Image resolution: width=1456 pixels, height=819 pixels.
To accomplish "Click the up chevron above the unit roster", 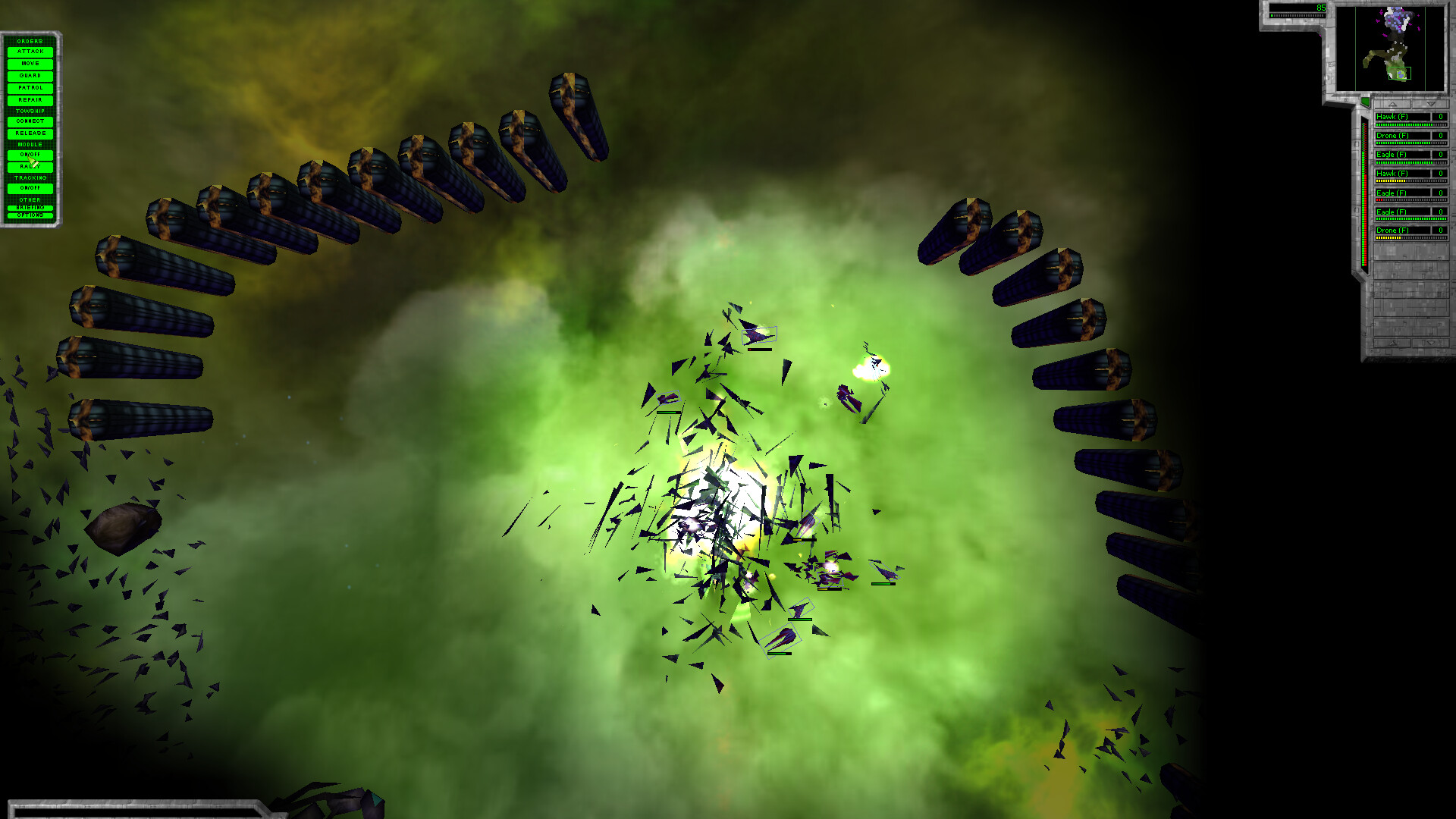I will click(1392, 105).
